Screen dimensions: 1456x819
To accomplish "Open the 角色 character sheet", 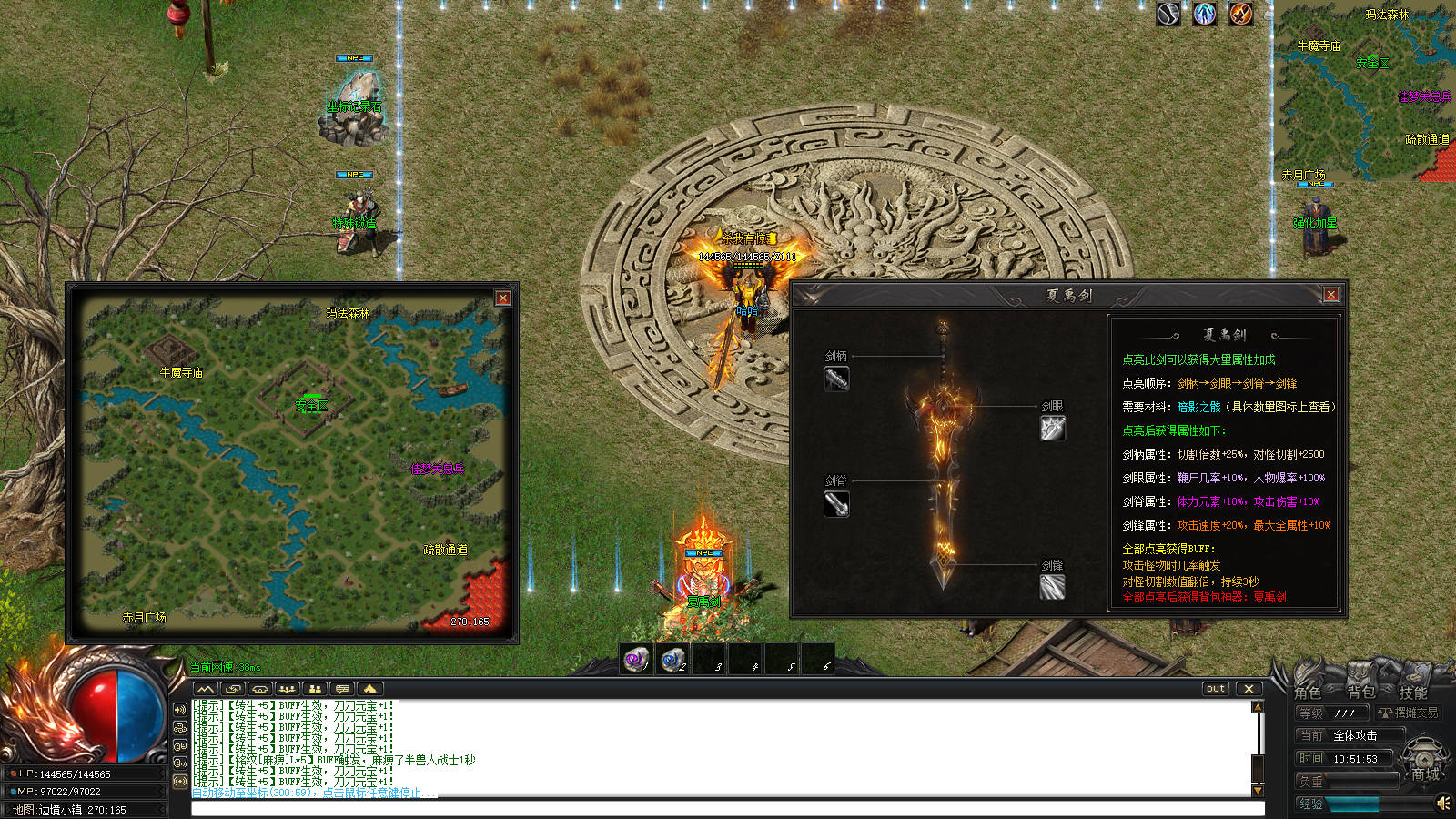I will click(1309, 692).
